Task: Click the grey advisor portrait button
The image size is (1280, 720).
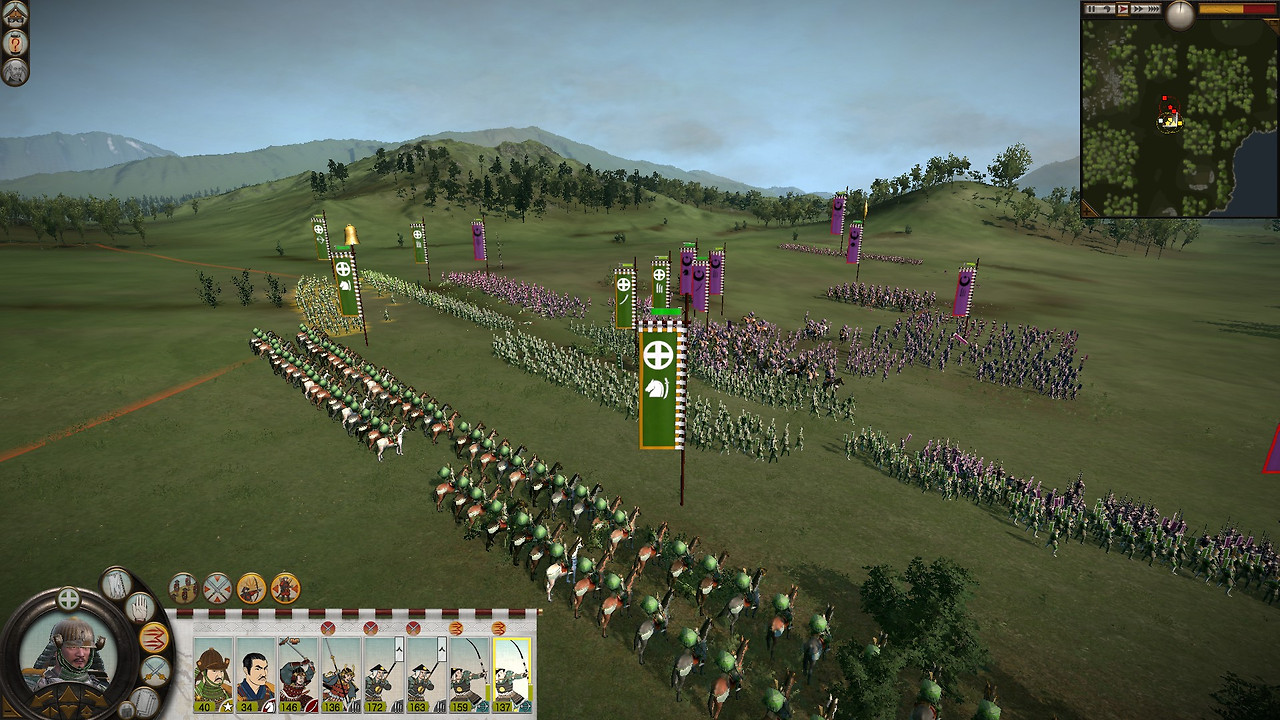Action: coord(15,72)
